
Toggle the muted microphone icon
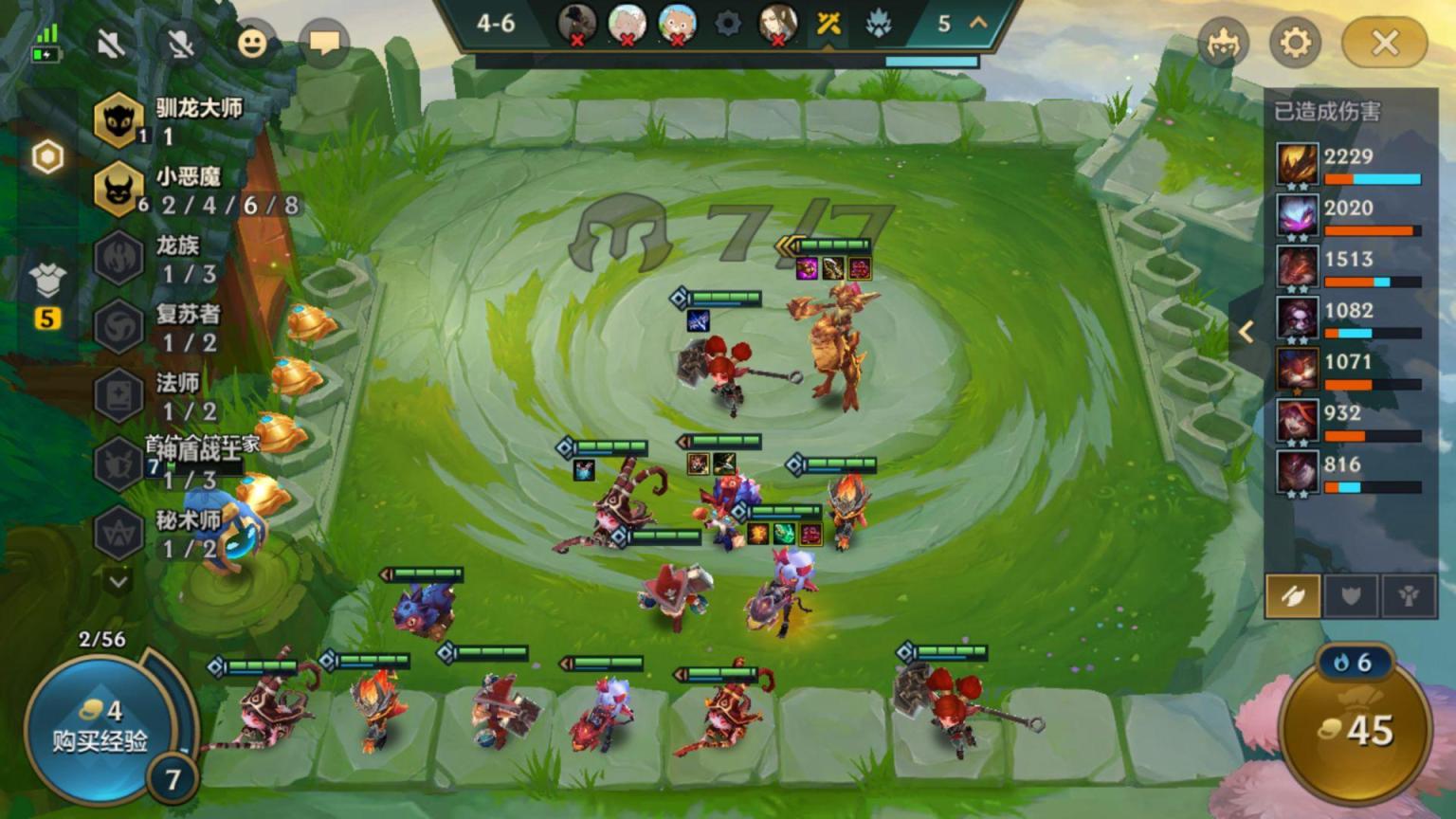click(x=180, y=43)
